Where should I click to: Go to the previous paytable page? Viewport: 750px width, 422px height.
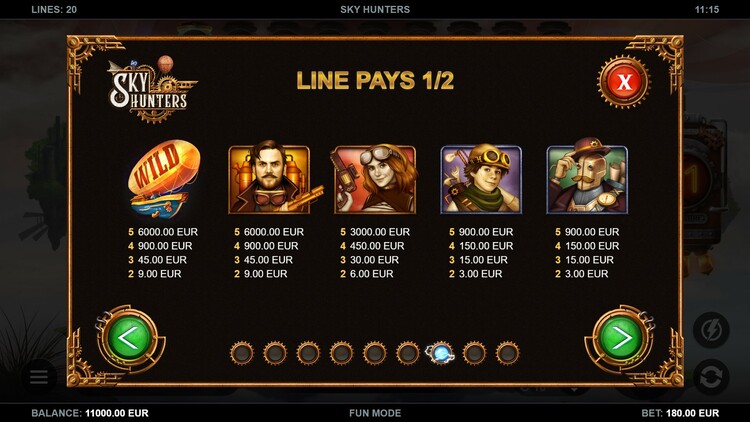125,338
